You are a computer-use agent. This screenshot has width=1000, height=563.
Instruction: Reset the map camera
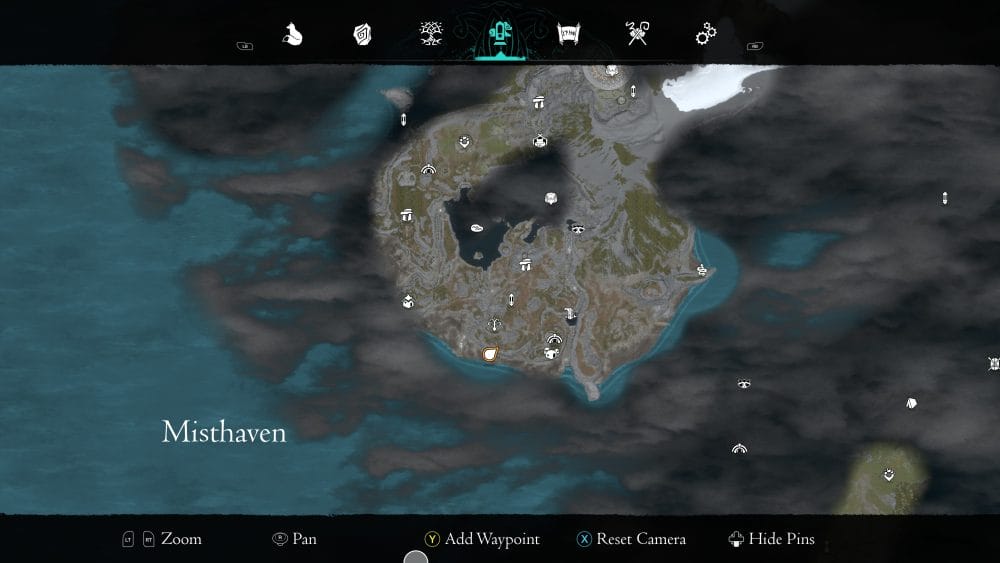(630, 539)
